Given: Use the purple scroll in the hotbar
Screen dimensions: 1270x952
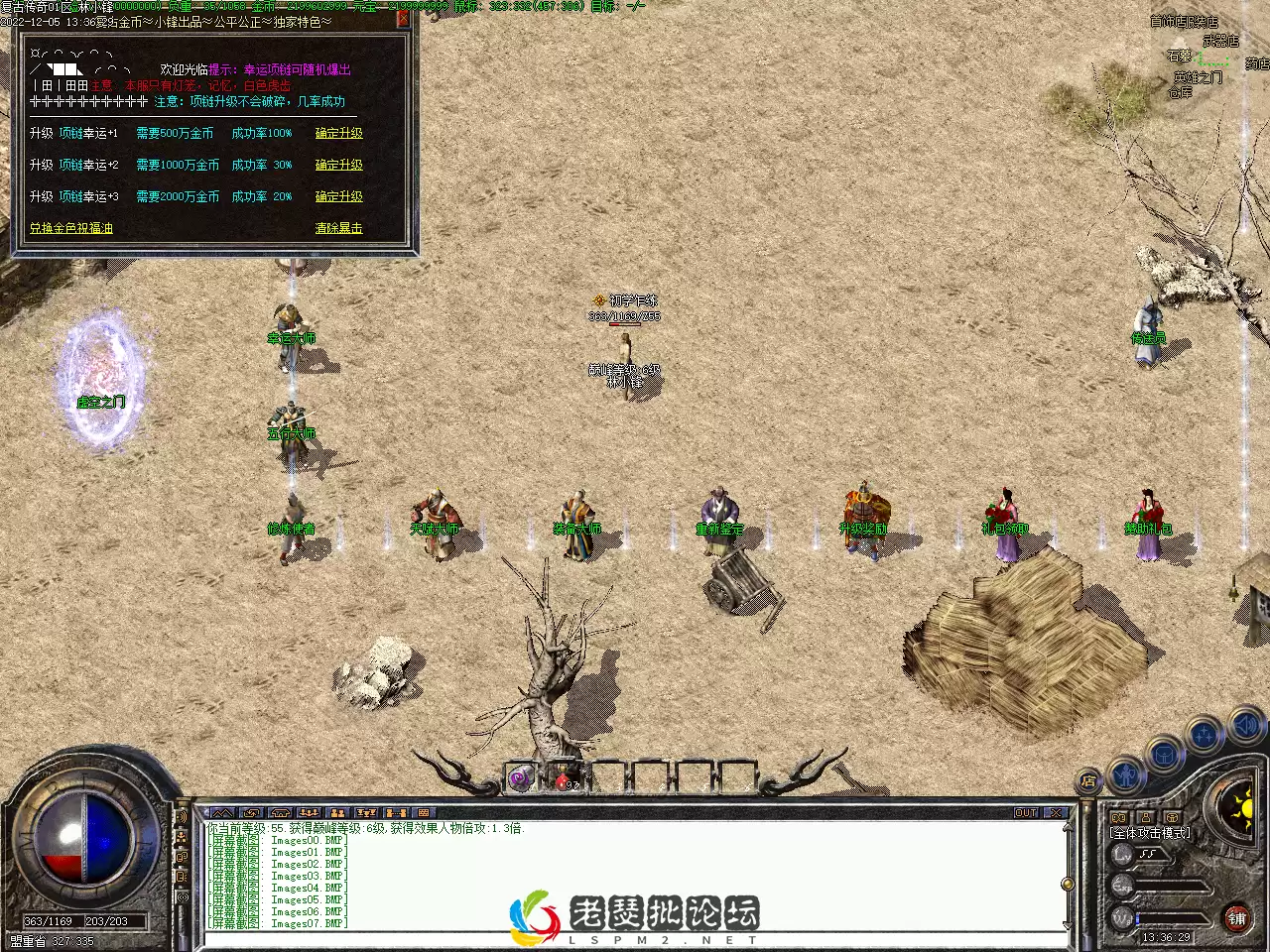Looking at the screenshot, I should [x=521, y=779].
